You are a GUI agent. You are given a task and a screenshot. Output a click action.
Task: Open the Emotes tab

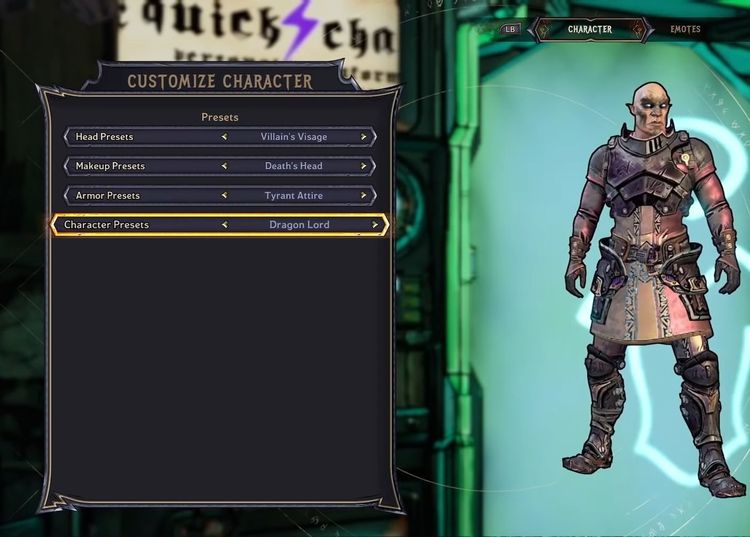(685, 30)
